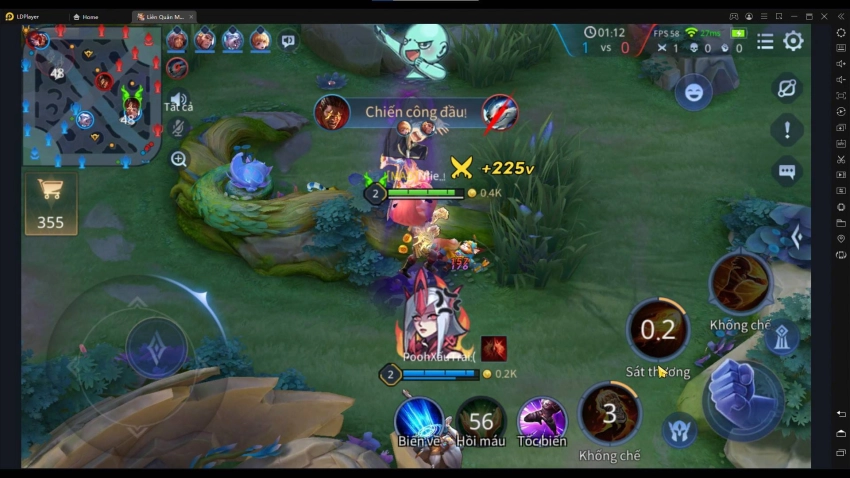Screen dimensions: 850x478
Task: Activate the fist basic attack button
Action: tap(742, 393)
